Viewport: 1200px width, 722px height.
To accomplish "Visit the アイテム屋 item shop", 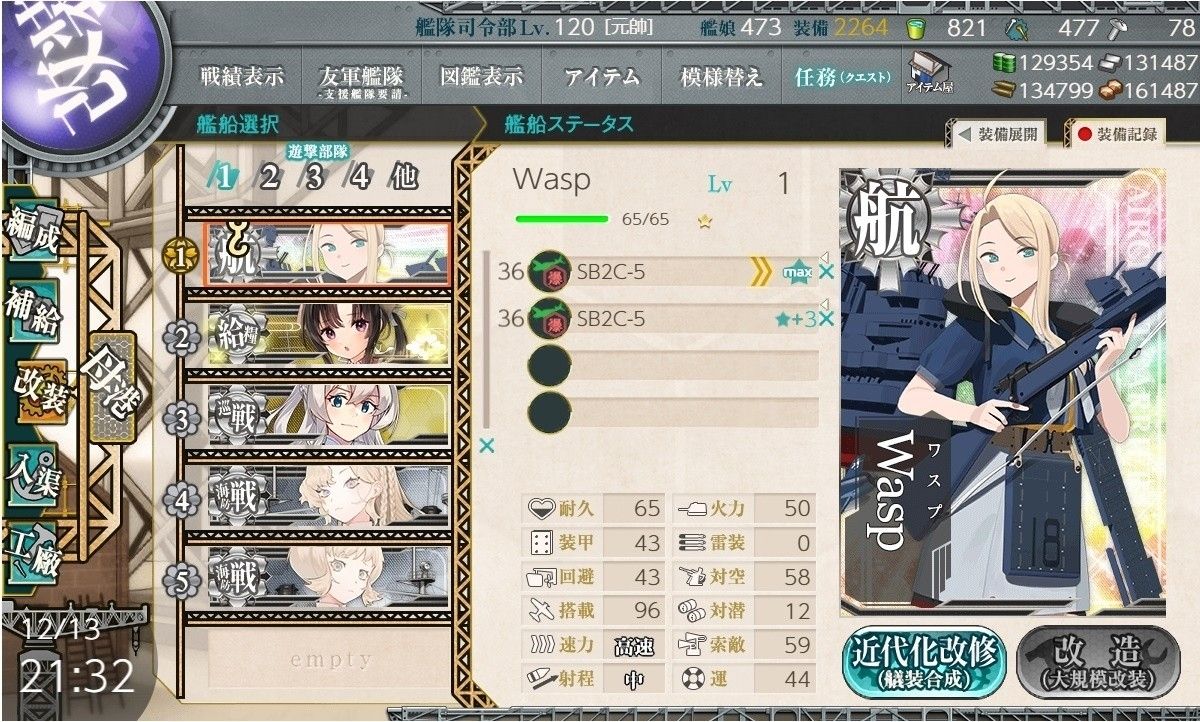I will pos(929,74).
